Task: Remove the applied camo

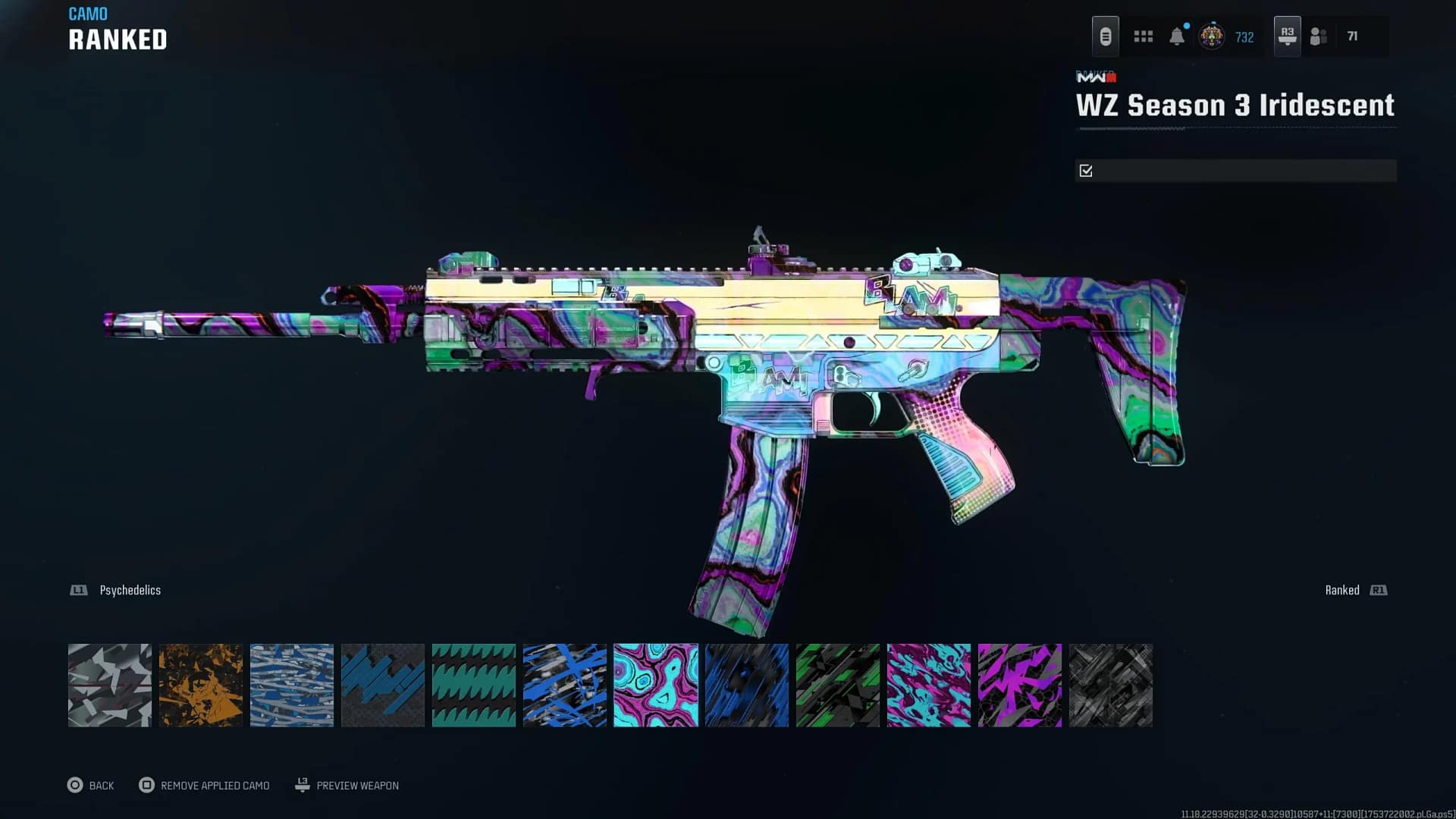Action: (205, 786)
